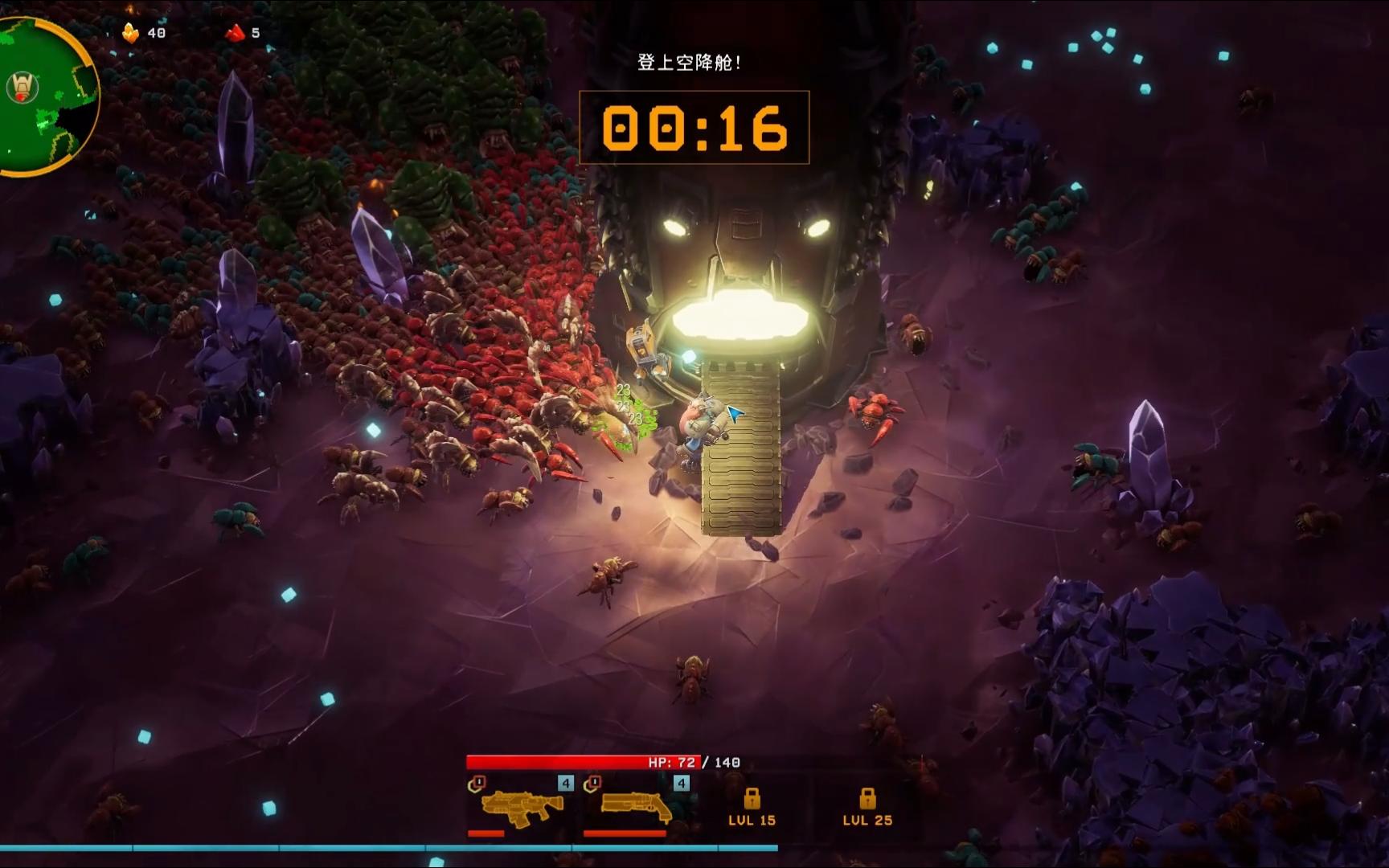The height and width of the screenshot is (868, 1389).
Task: Select the assault rifle weapon slot
Action: coord(521,806)
